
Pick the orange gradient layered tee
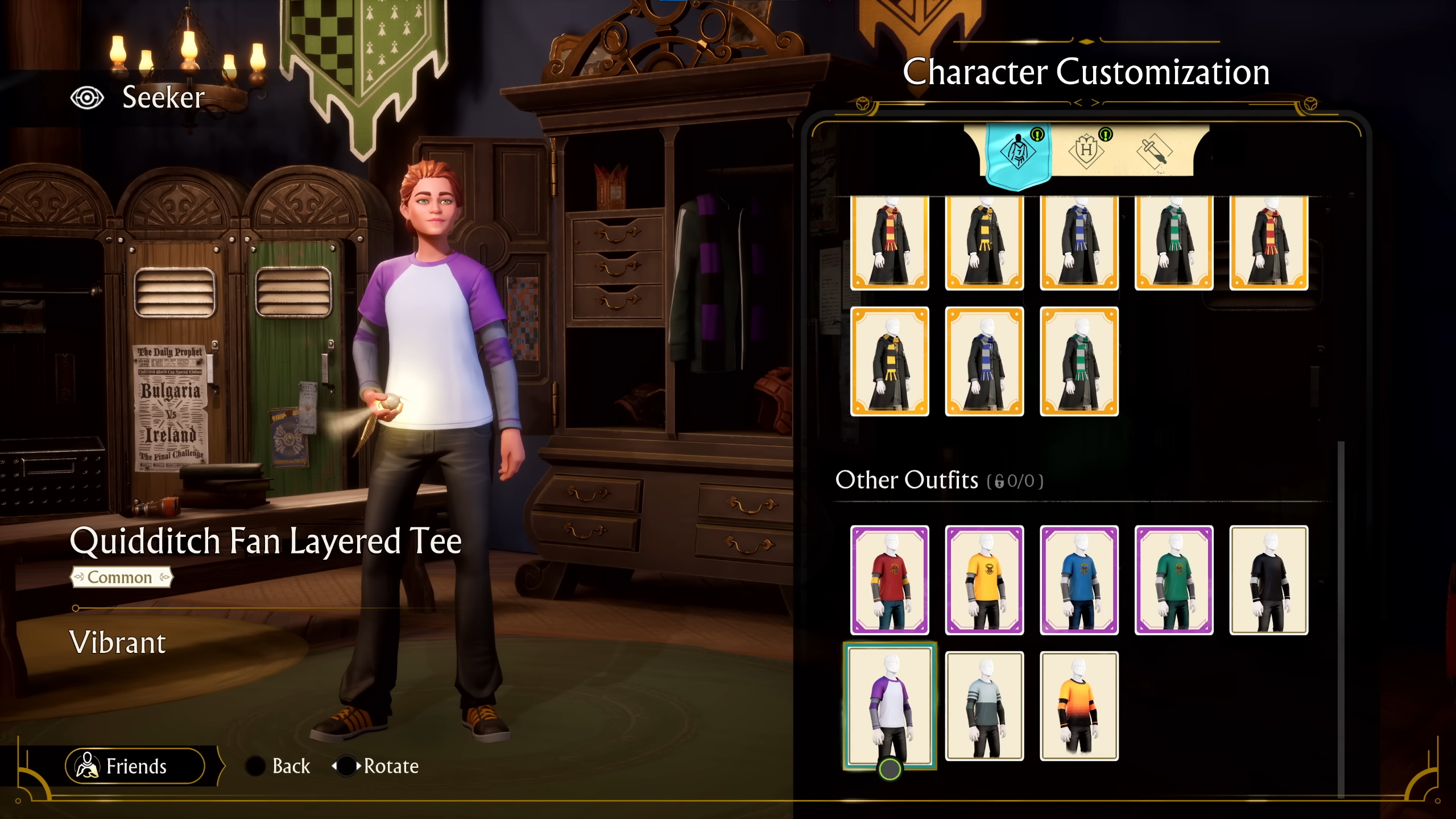1079,706
